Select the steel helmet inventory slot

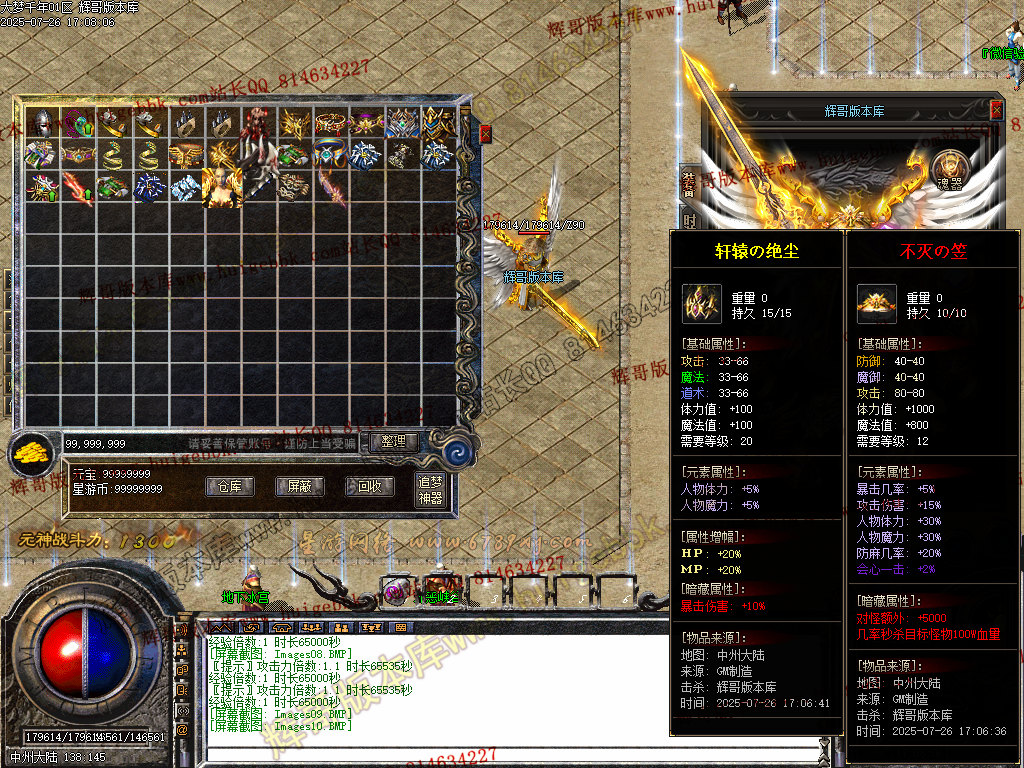click(x=43, y=123)
